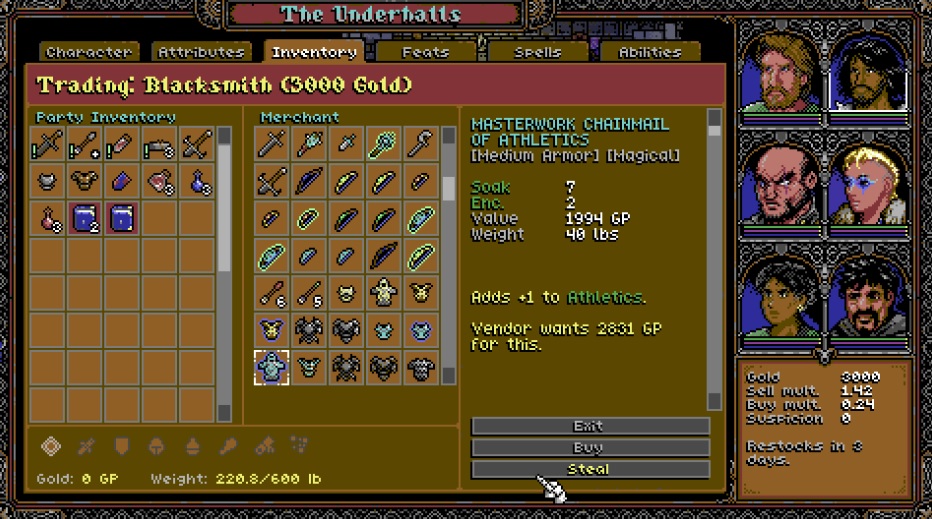
Task: Pick the blue spellbook stacked 2 in party inventory
Action: point(84,218)
